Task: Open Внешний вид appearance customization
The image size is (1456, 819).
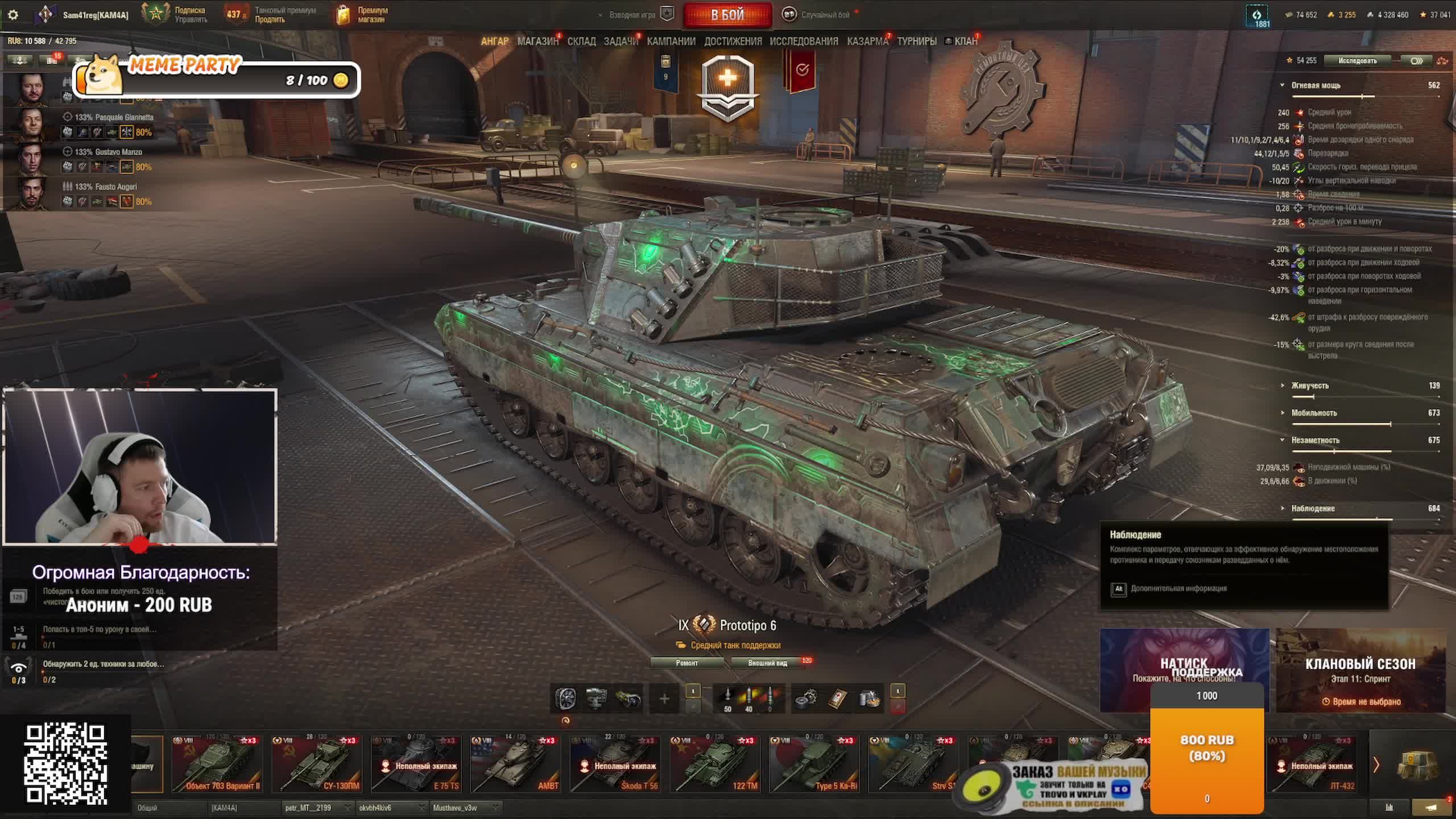Action: click(767, 663)
